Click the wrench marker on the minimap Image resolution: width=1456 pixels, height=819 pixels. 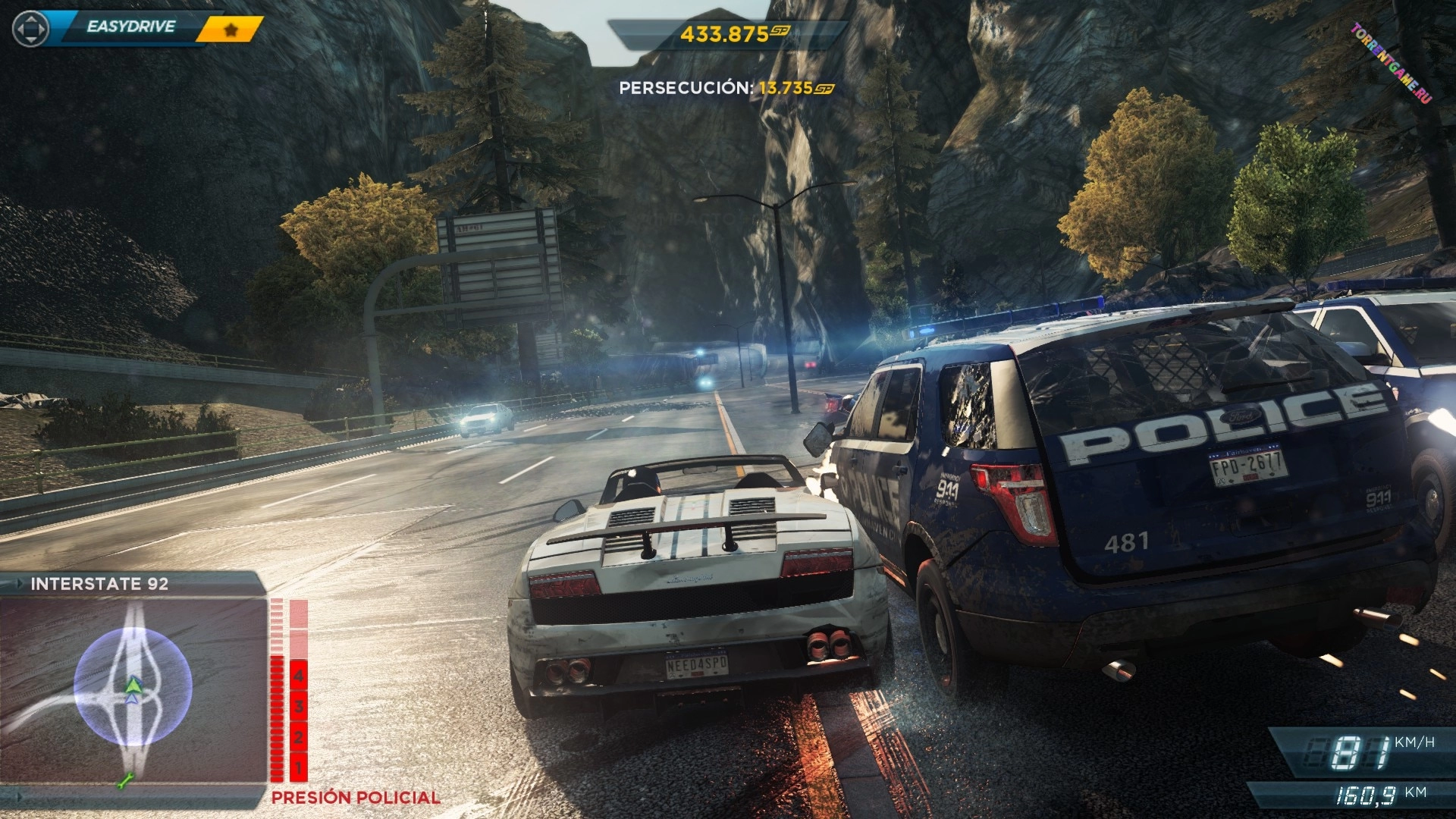[124, 780]
